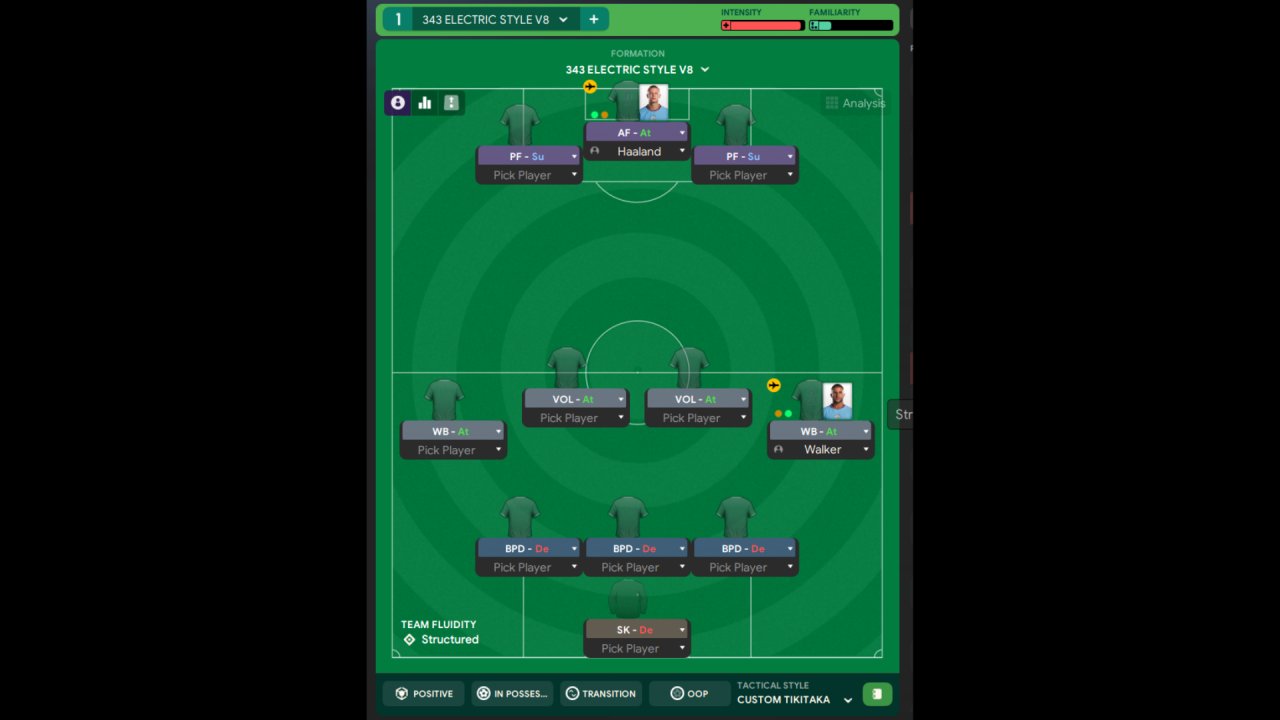Select the player face view icon

[398, 102]
